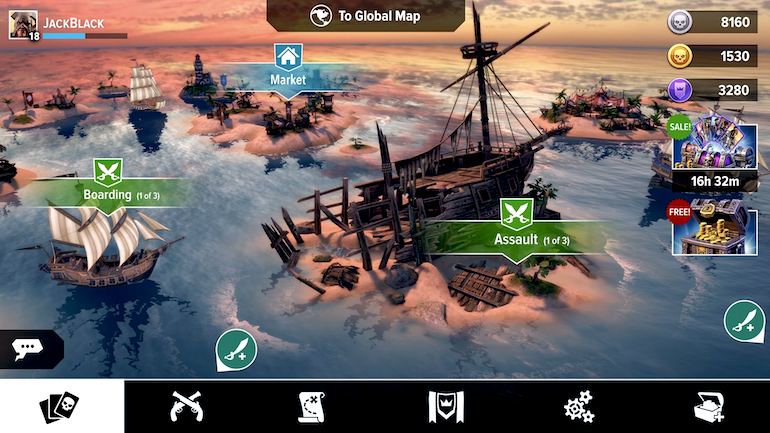Open the treasure chest shop tab
Viewport: 770px width, 433px height.
click(x=708, y=407)
